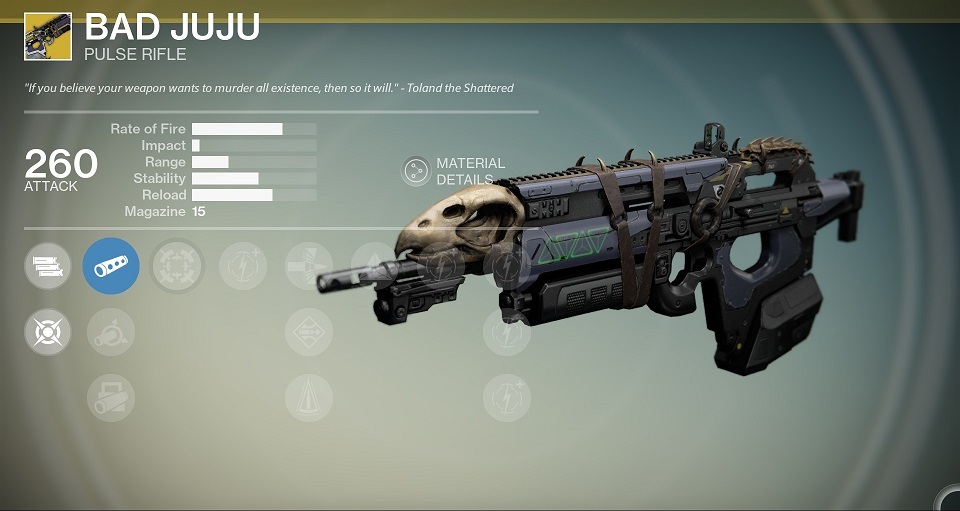Screen dimensions: 960x511
Task: Select the stacked bullets perk icon
Action: click(x=48, y=266)
